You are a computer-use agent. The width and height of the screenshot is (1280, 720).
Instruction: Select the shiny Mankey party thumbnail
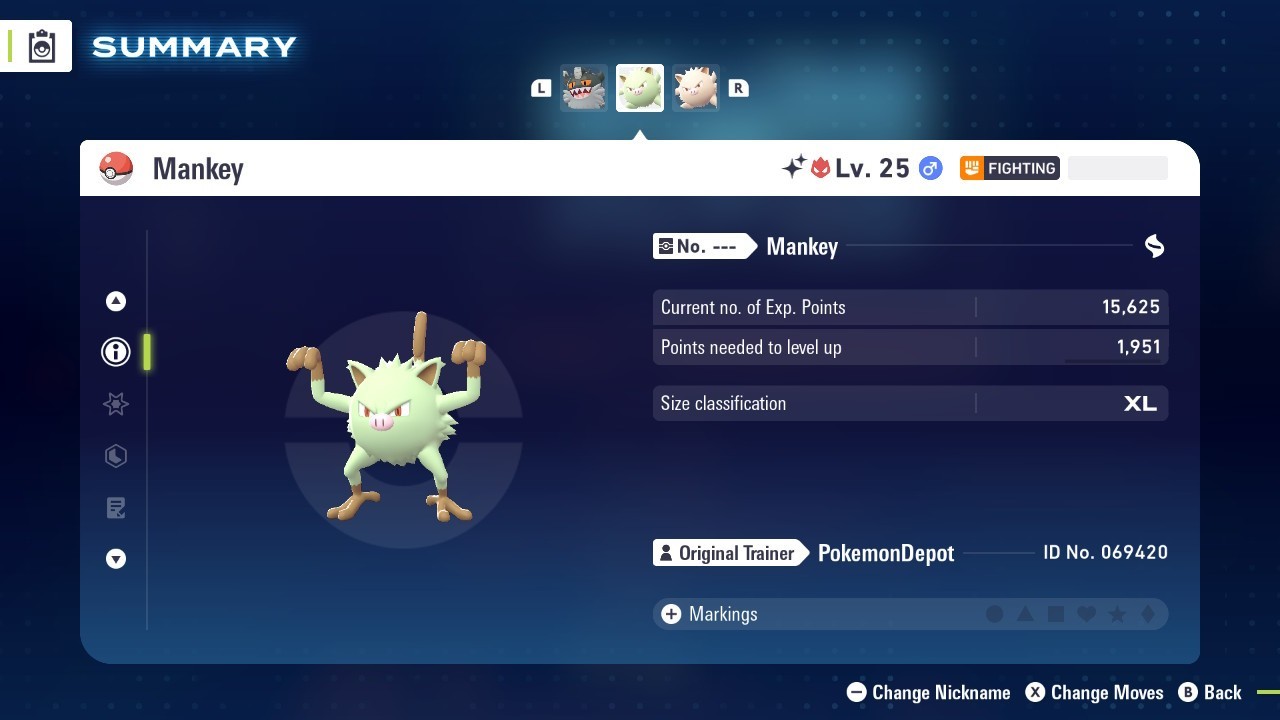[639, 87]
